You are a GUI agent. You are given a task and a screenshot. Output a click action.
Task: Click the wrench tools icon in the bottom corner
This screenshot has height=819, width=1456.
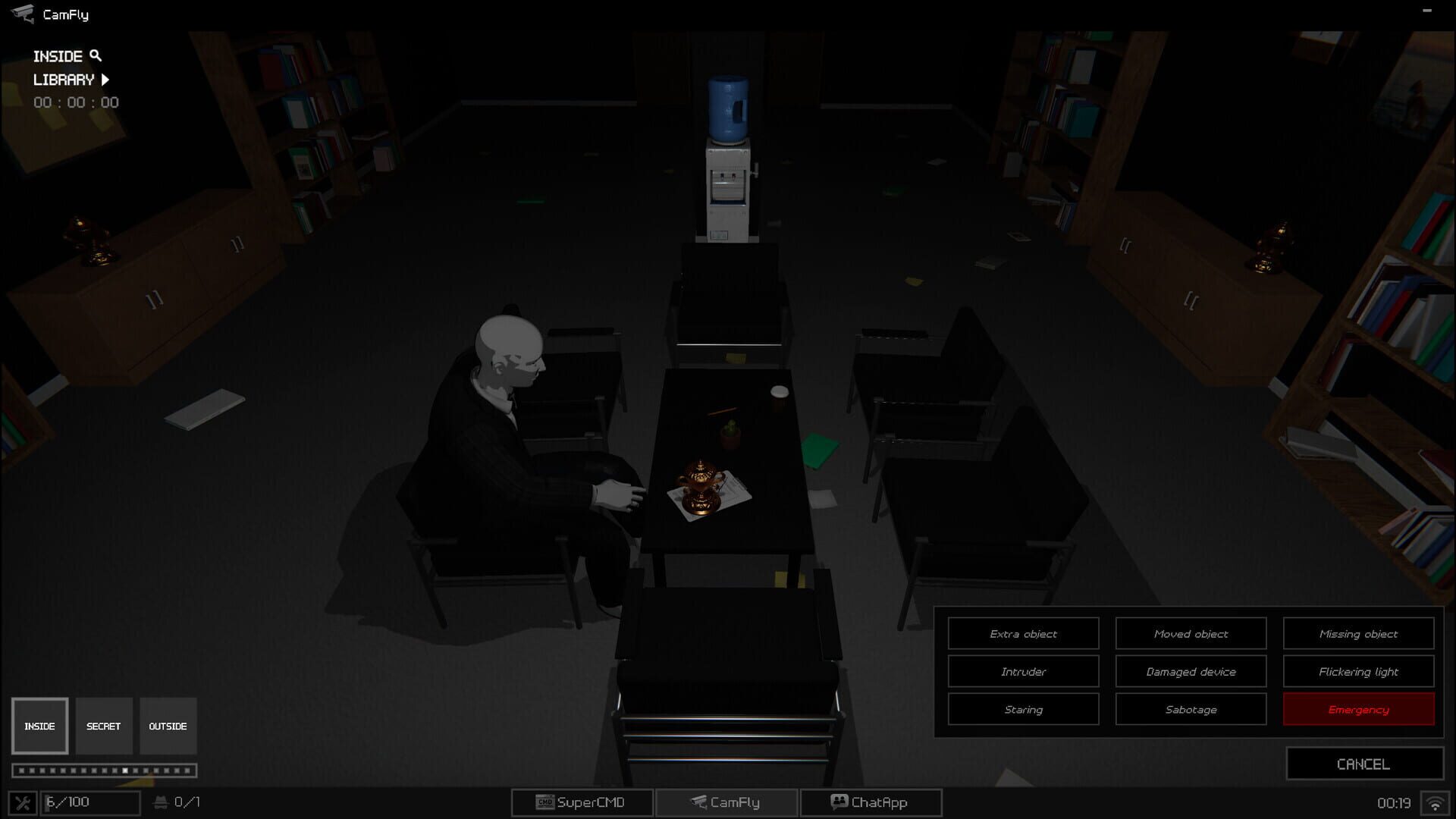tap(24, 802)
